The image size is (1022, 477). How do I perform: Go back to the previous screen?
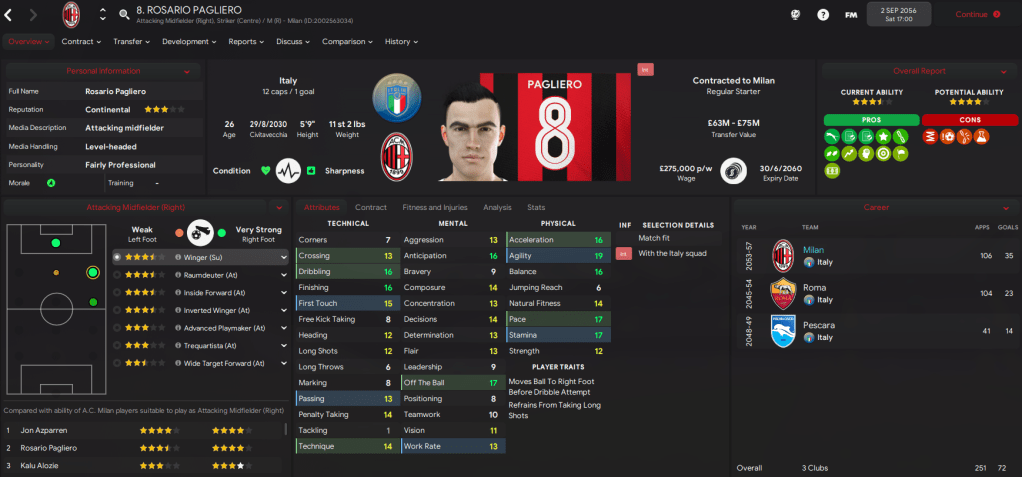pos(12,15)
